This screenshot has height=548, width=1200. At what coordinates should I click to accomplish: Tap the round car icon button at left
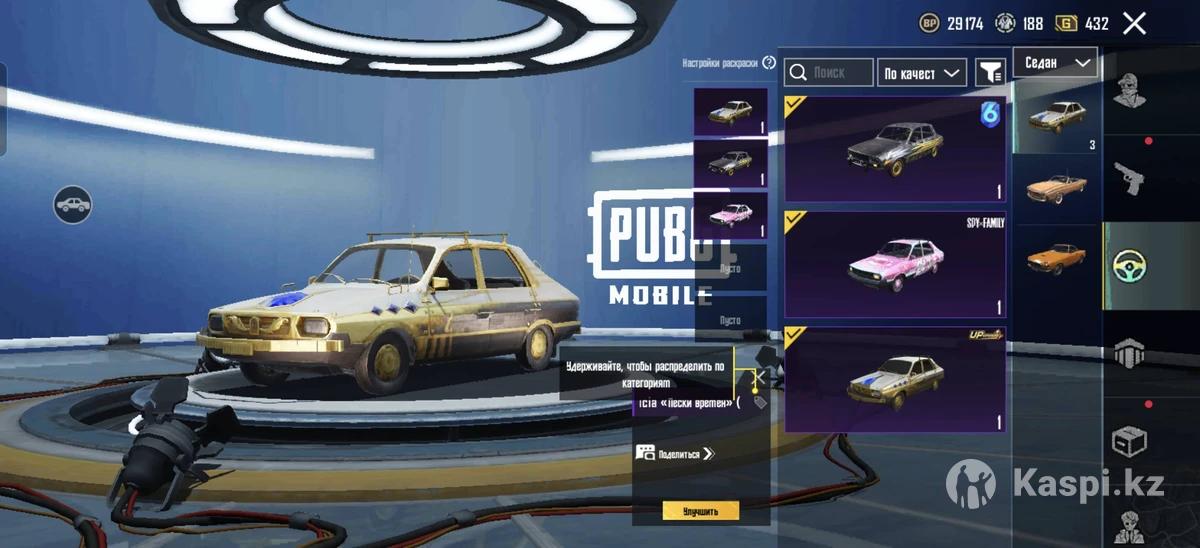[73, 205]
